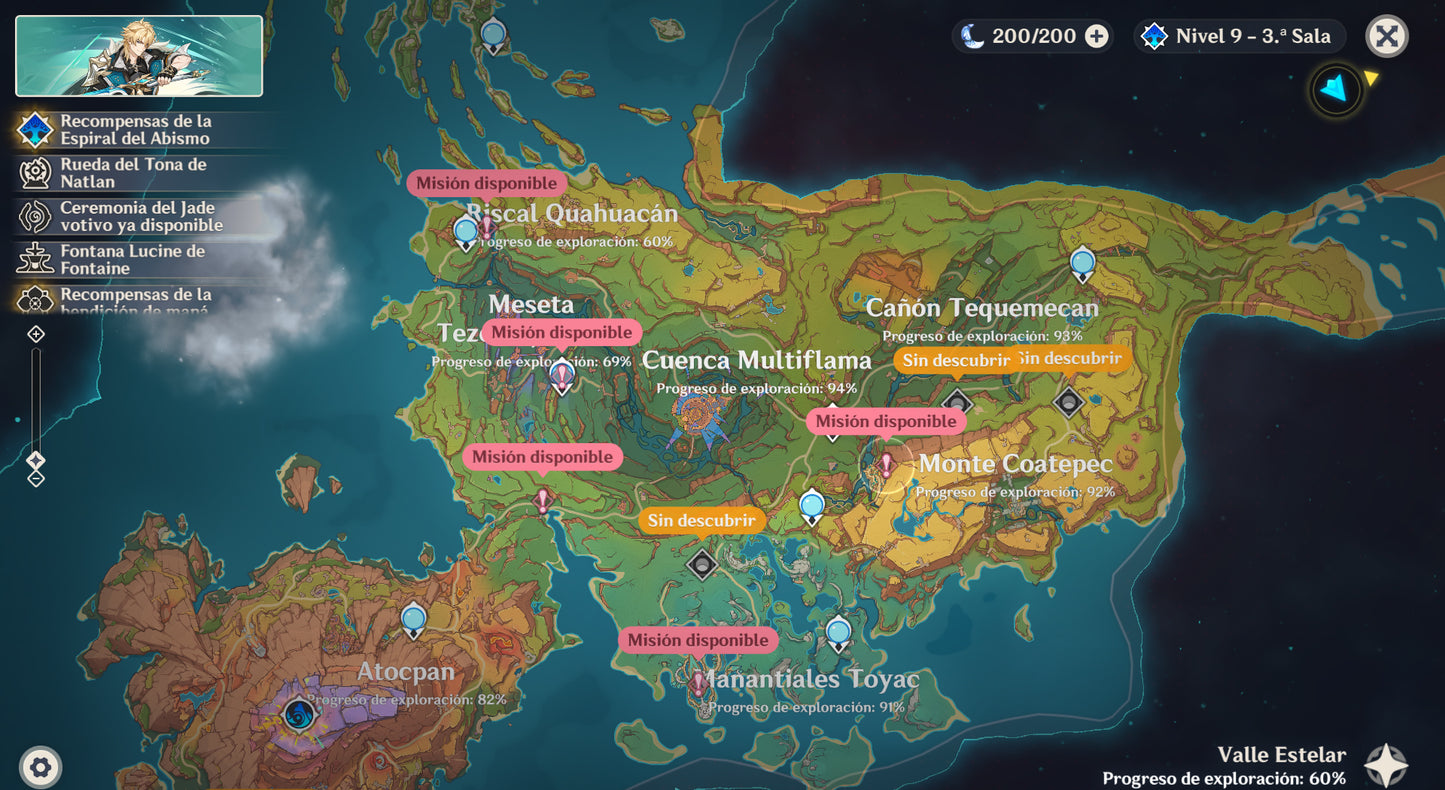This screenshot has width=1445, height=790.
Task: Click the character banner thumbnail
Action: (x=139, y=56)
